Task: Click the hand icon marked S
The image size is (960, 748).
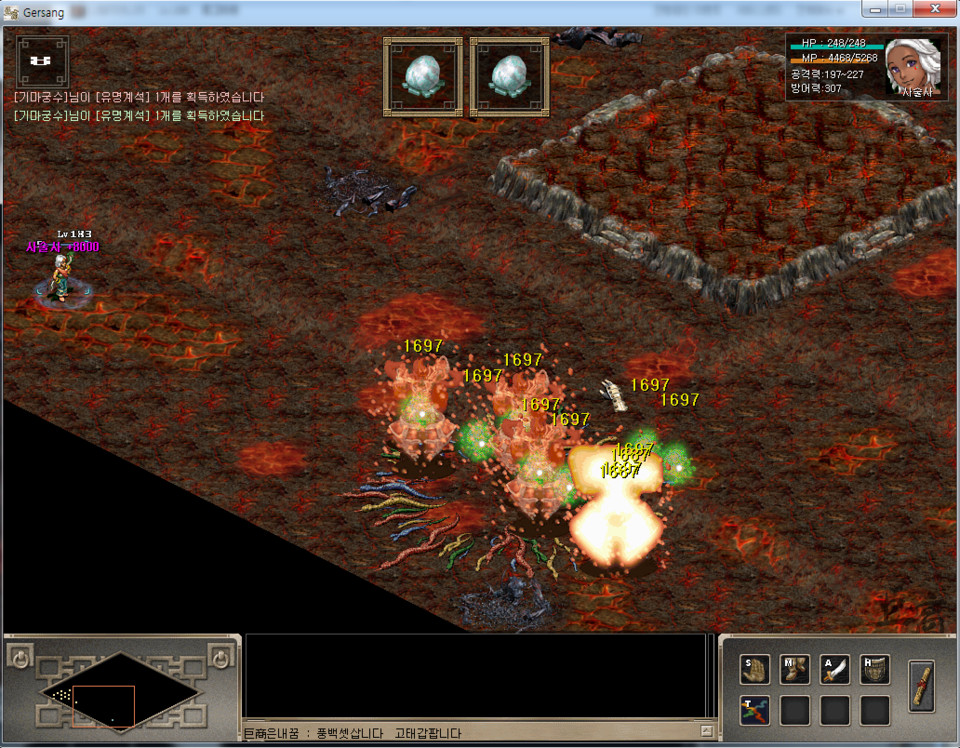Action: (754, 670)
